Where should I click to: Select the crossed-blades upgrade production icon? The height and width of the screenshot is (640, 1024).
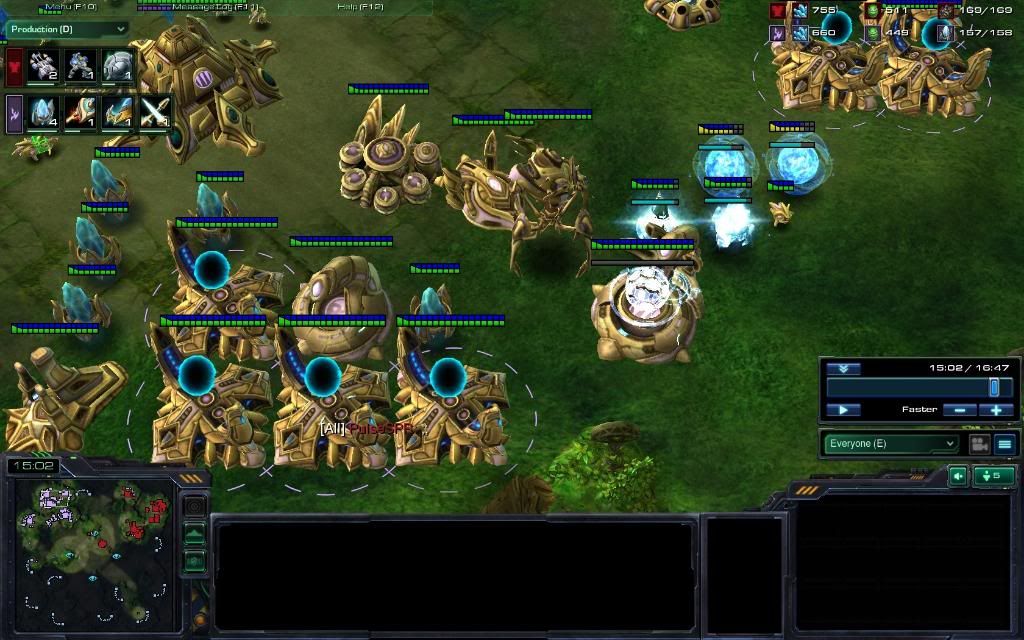155,111
